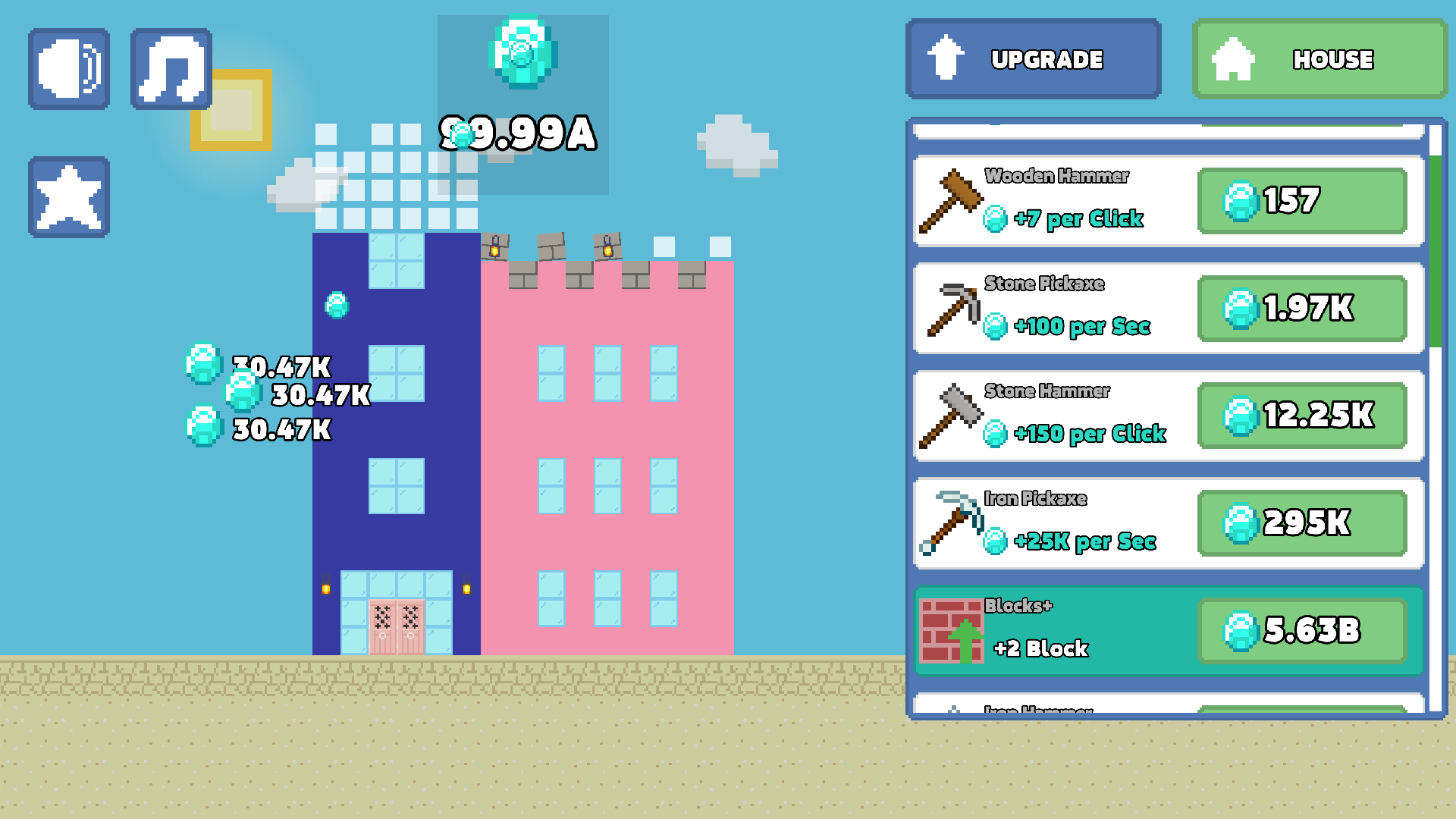Screen dimensions: 1456x819
Task: Click the large diamond above the counter
Action: pos(523,52)
